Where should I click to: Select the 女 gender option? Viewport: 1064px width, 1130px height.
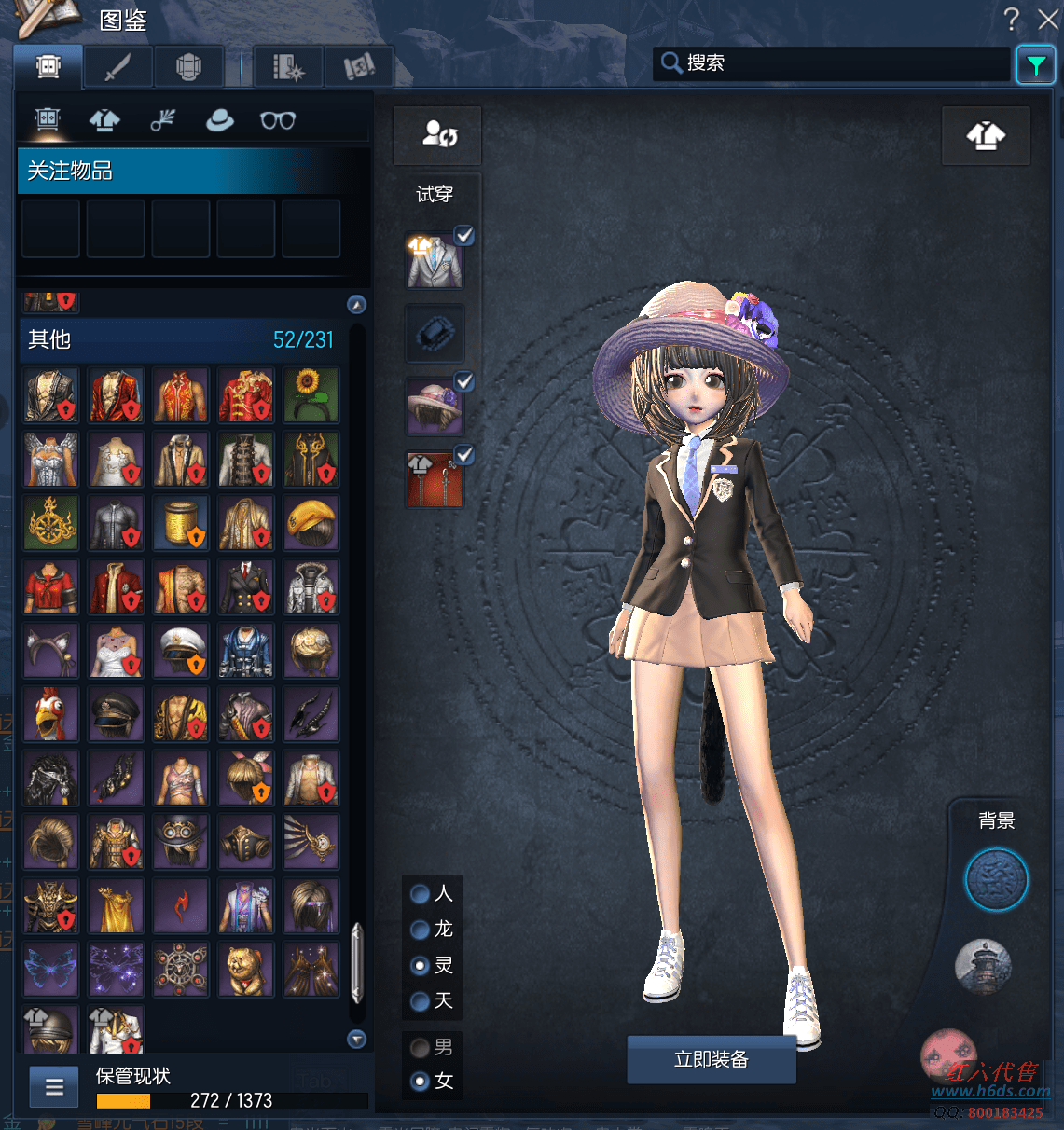421,1082
